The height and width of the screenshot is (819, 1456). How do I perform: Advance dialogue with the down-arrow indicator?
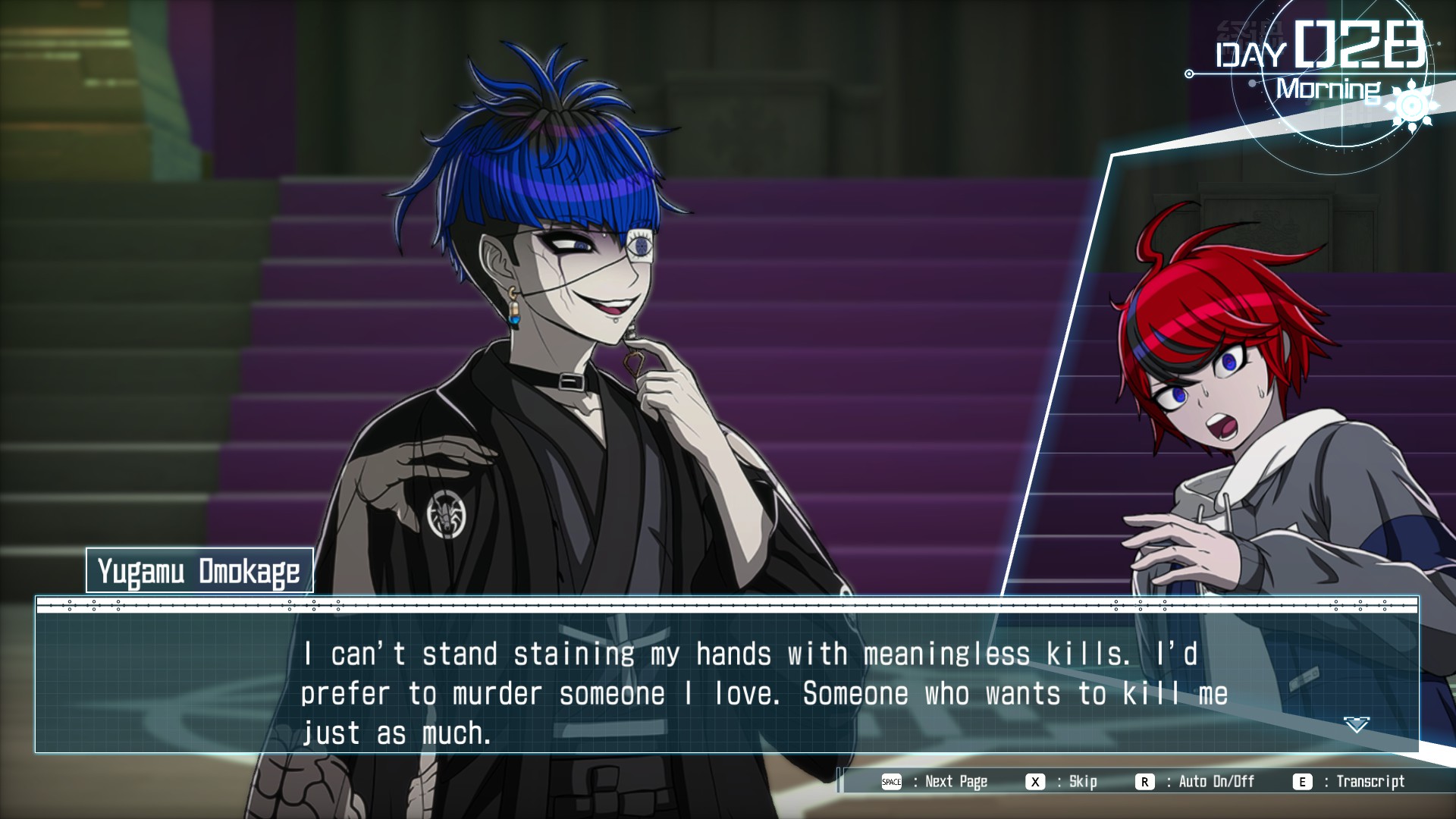[x=1356, y=725]
